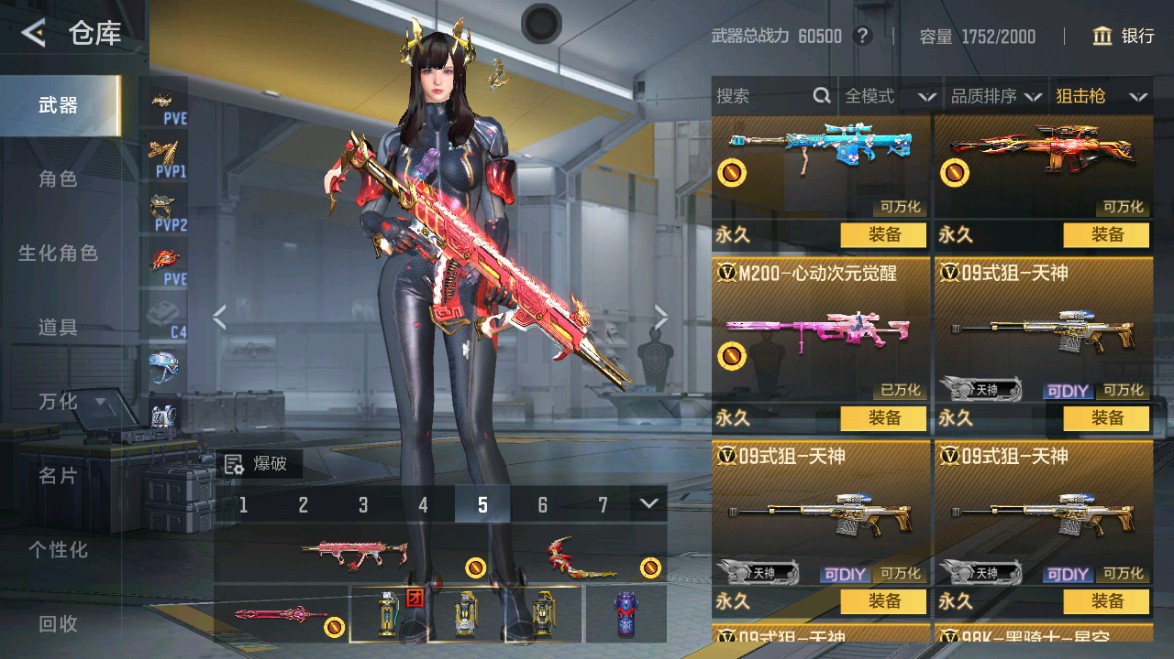
Task: Click the question mark next to 武器总战力
Action: 863,36
